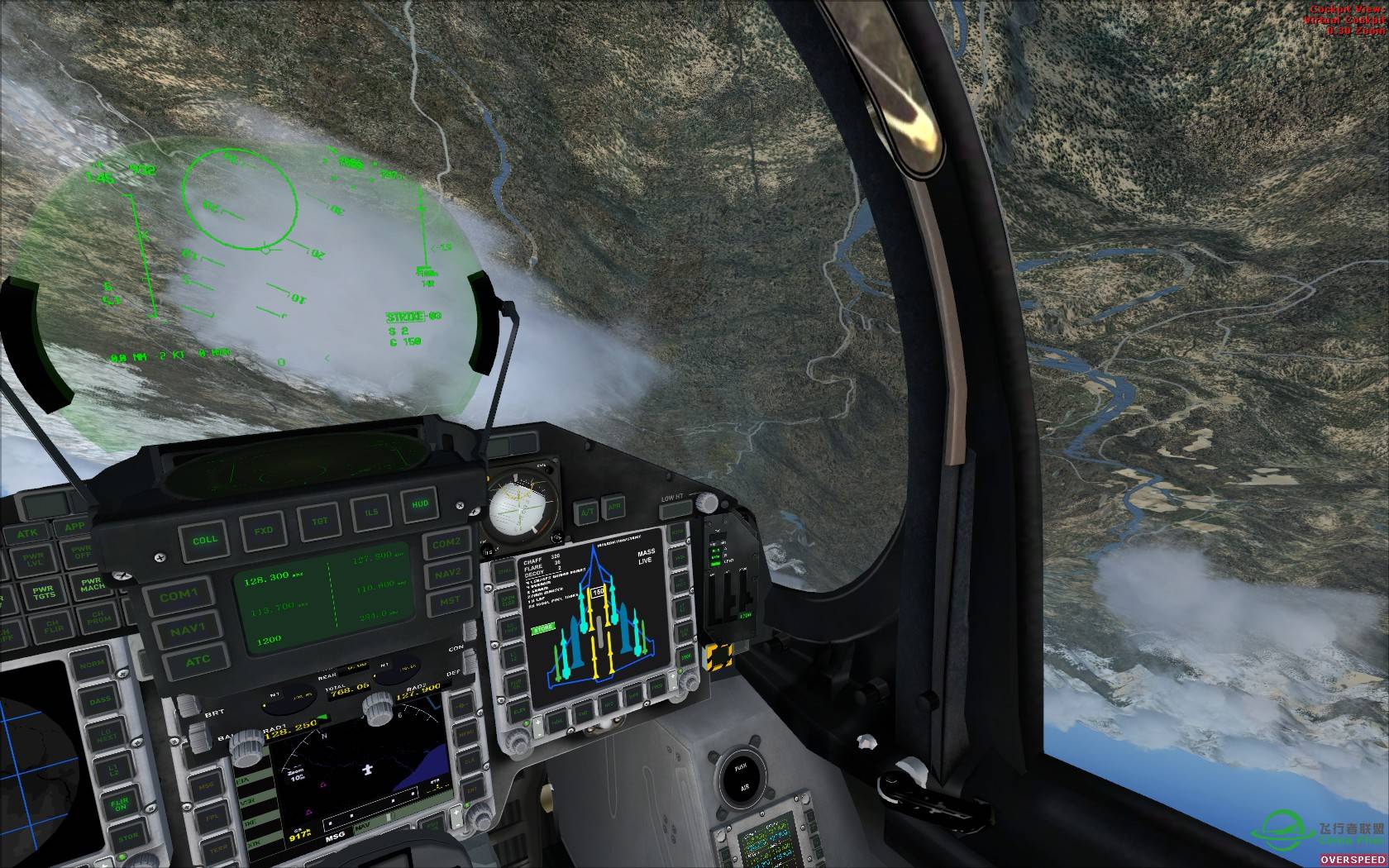The image size is (1389, 868).
Task: Select the COM1 radio button
Action: click(179, 595)
